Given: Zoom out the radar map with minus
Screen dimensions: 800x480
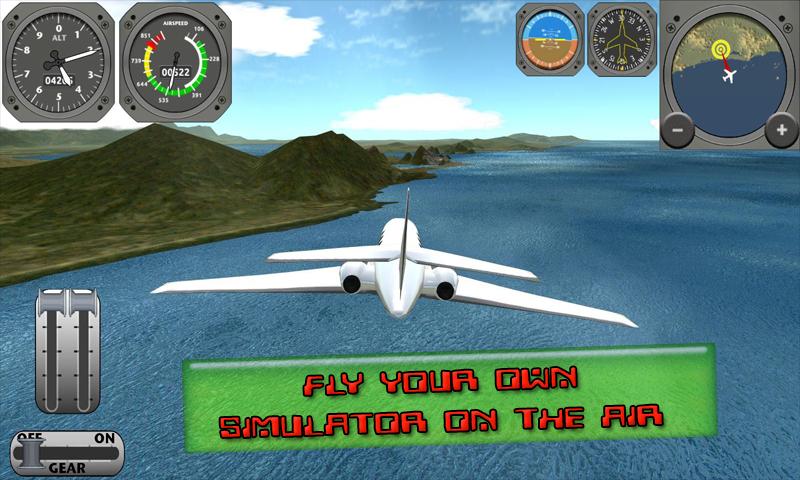Looking at the screenshot, I should click(x=678, y=129).
